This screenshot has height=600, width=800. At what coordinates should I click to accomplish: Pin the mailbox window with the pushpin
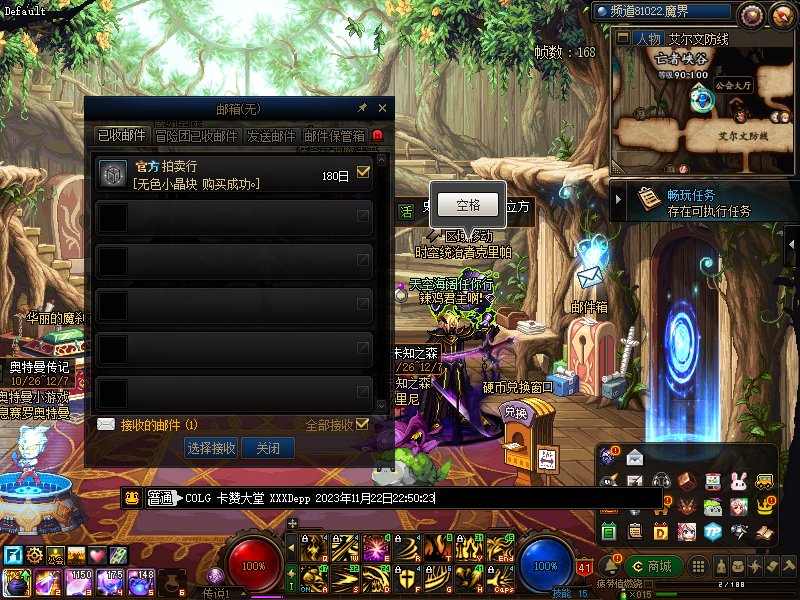click(x=362, y=108)
